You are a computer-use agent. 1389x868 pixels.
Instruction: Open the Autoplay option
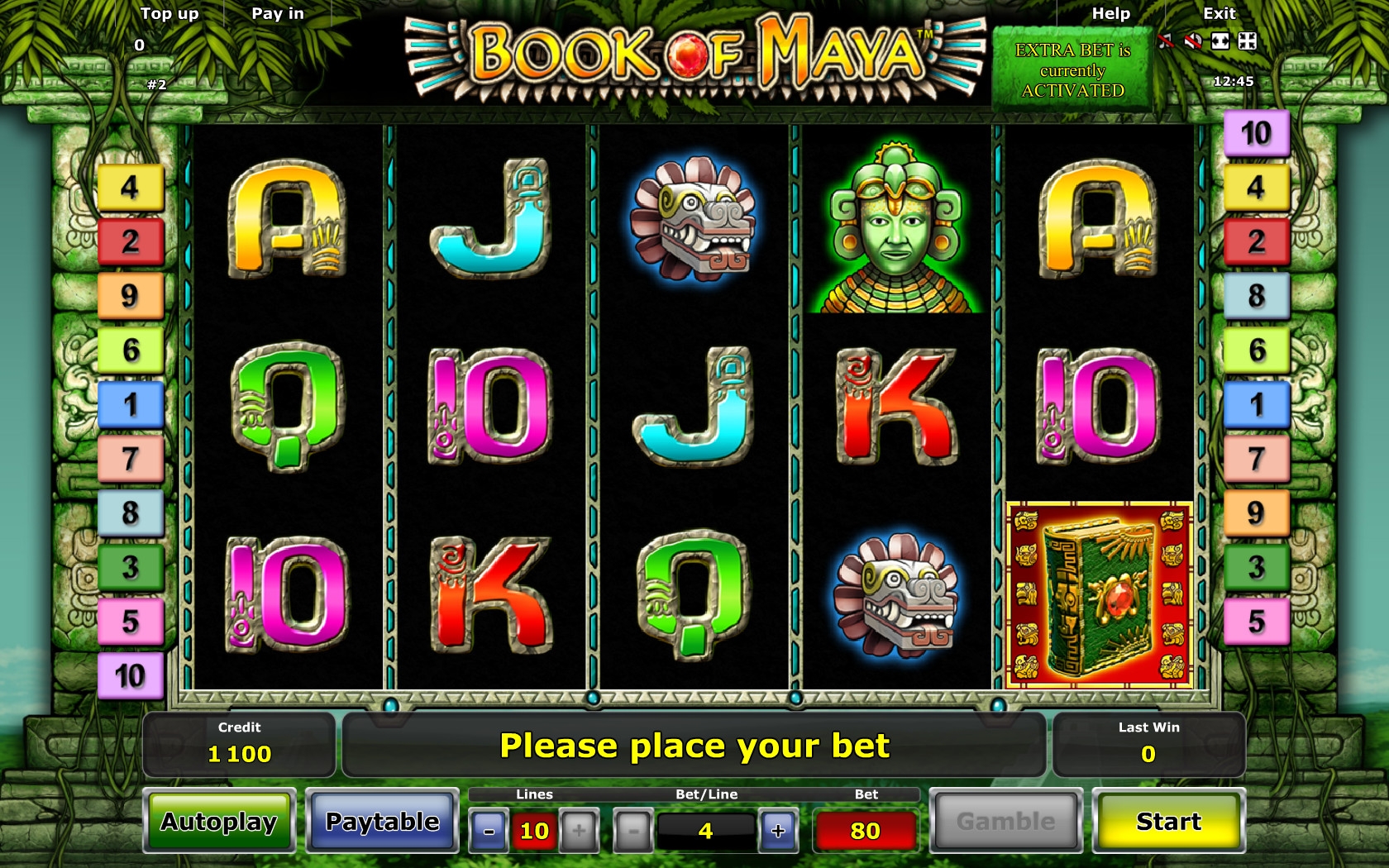[219, 821]
